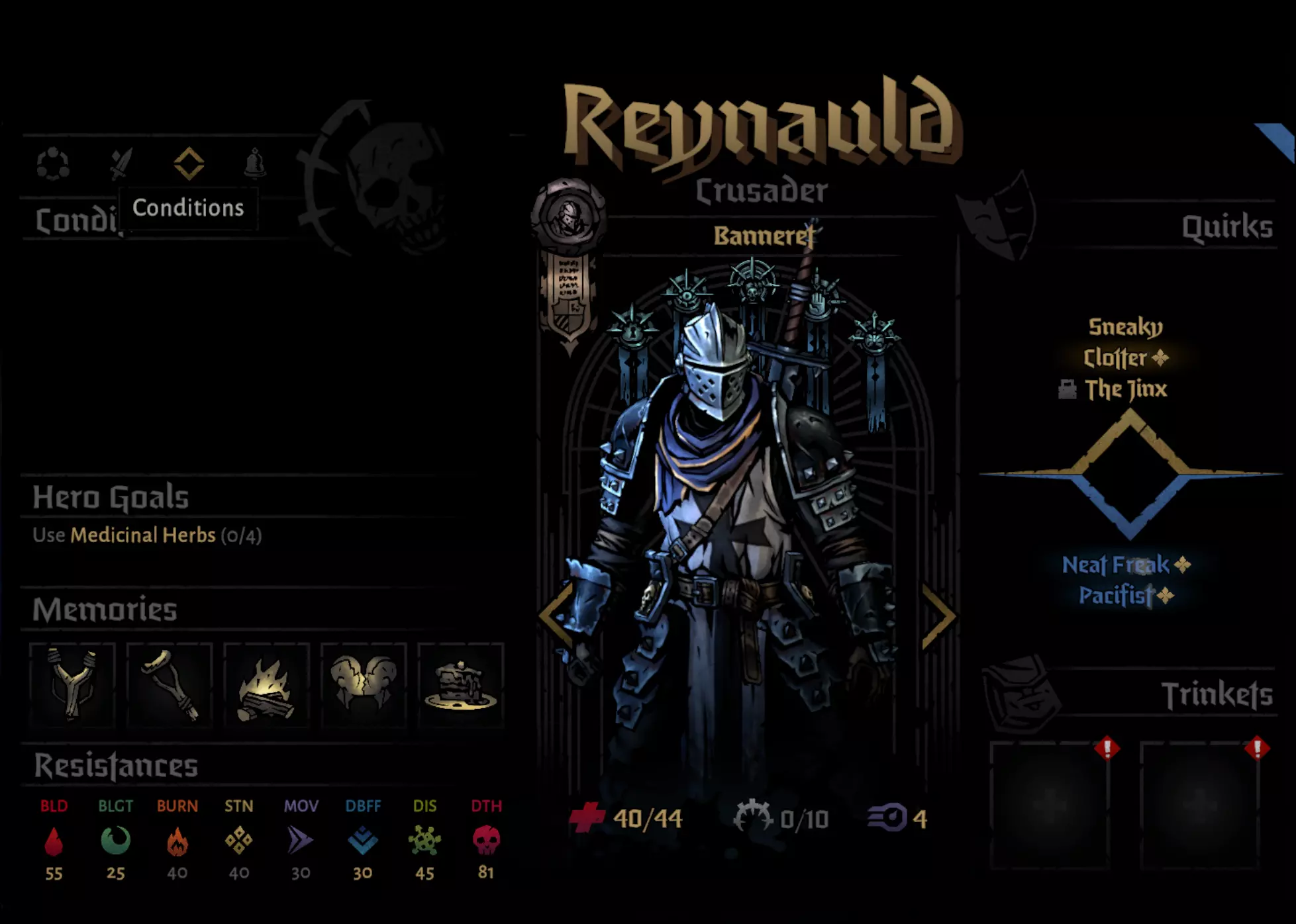The image size is (1296, 924).
Task: Open the cake slice memory
Action: pos(461,685)
